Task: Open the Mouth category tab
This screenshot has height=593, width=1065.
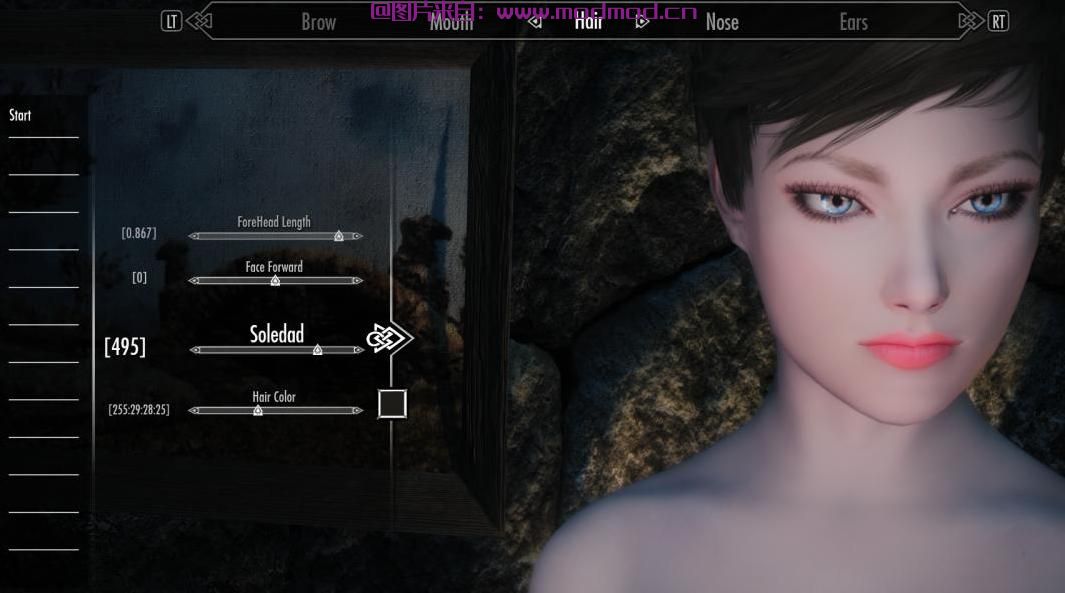Action: tap(451, 23)
